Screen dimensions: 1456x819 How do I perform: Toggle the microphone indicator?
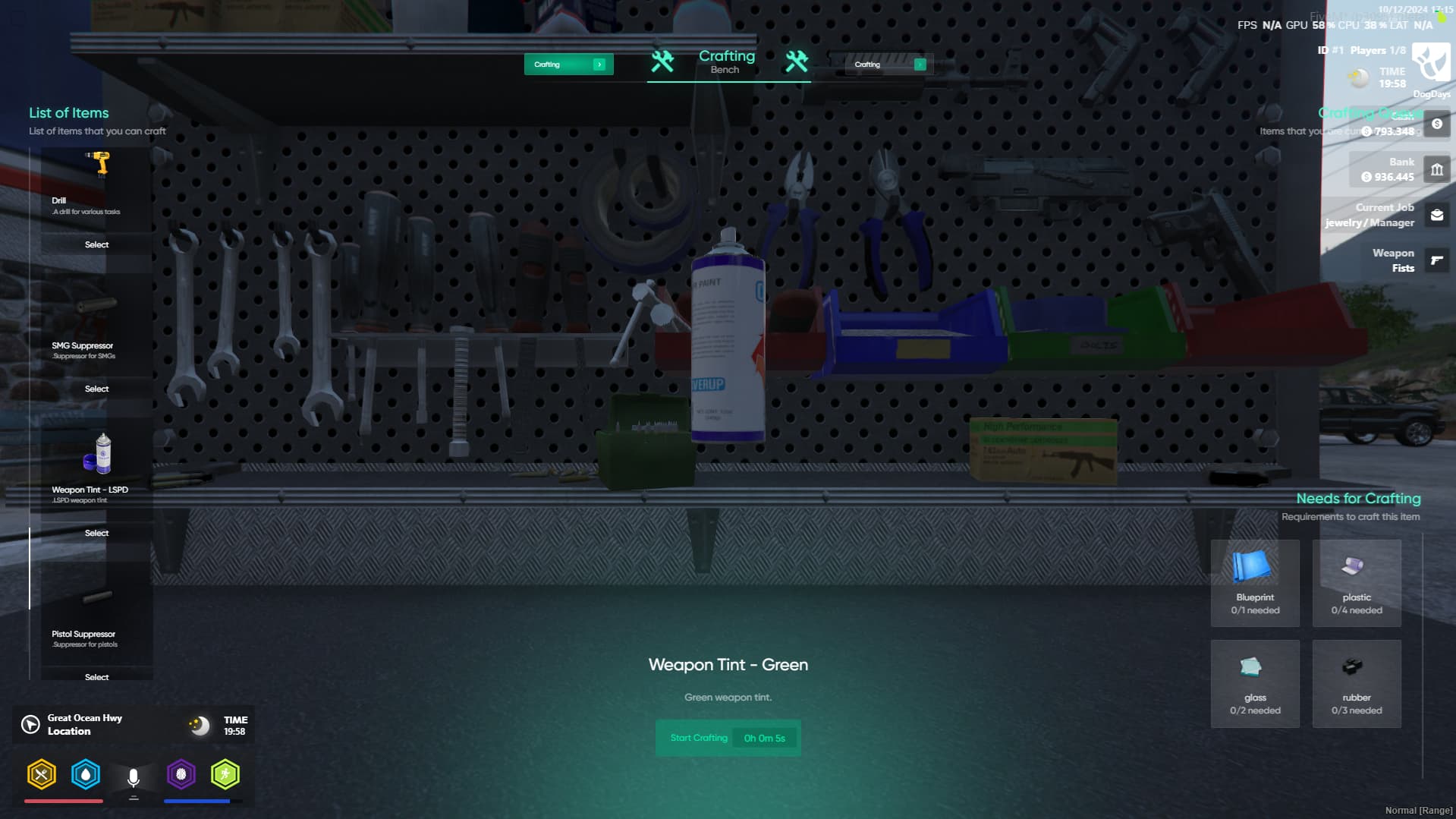pos(134,776)
